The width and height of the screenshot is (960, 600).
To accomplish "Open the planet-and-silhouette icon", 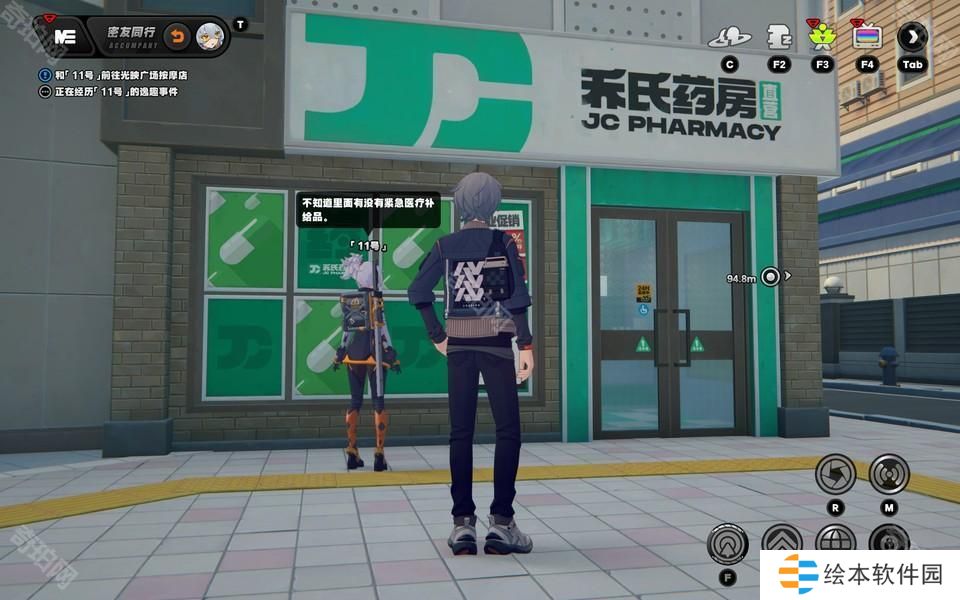I will click(729, 38).
